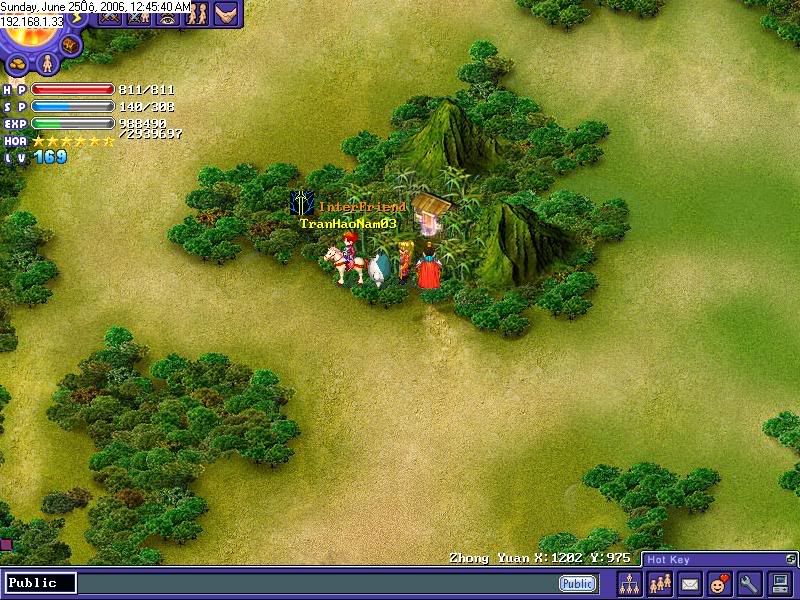Click the rounded Public chat channel button
The width and height of the screenshot is (800, 600).
tap(577, 584)
